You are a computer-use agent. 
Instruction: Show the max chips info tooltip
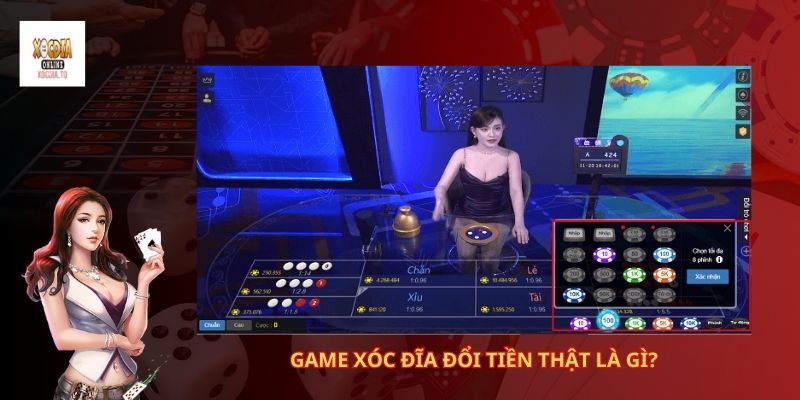click(x=719, y=261)
